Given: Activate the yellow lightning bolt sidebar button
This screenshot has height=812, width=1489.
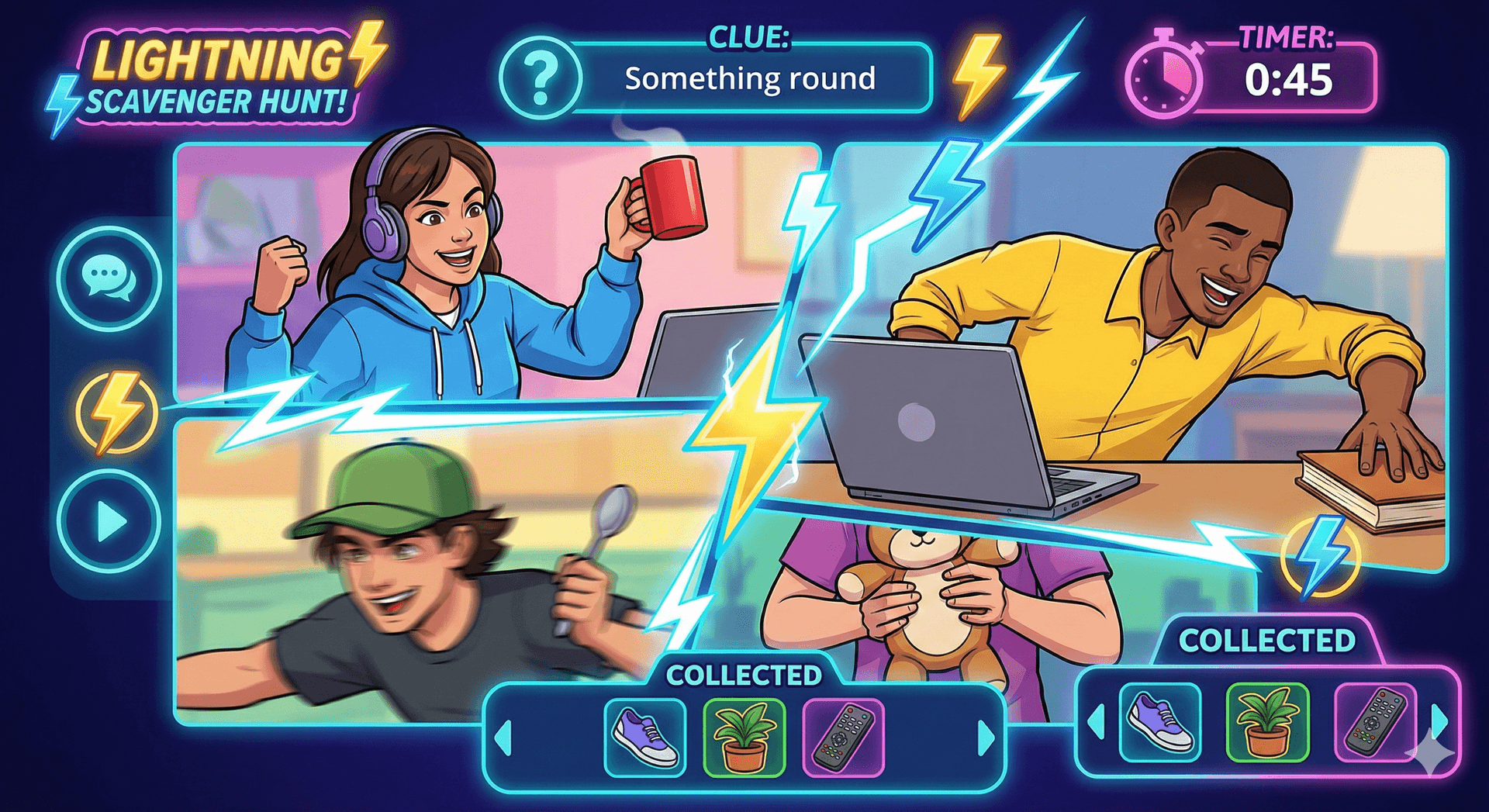Looking at the screenshot, I should [x=116, y=412].
